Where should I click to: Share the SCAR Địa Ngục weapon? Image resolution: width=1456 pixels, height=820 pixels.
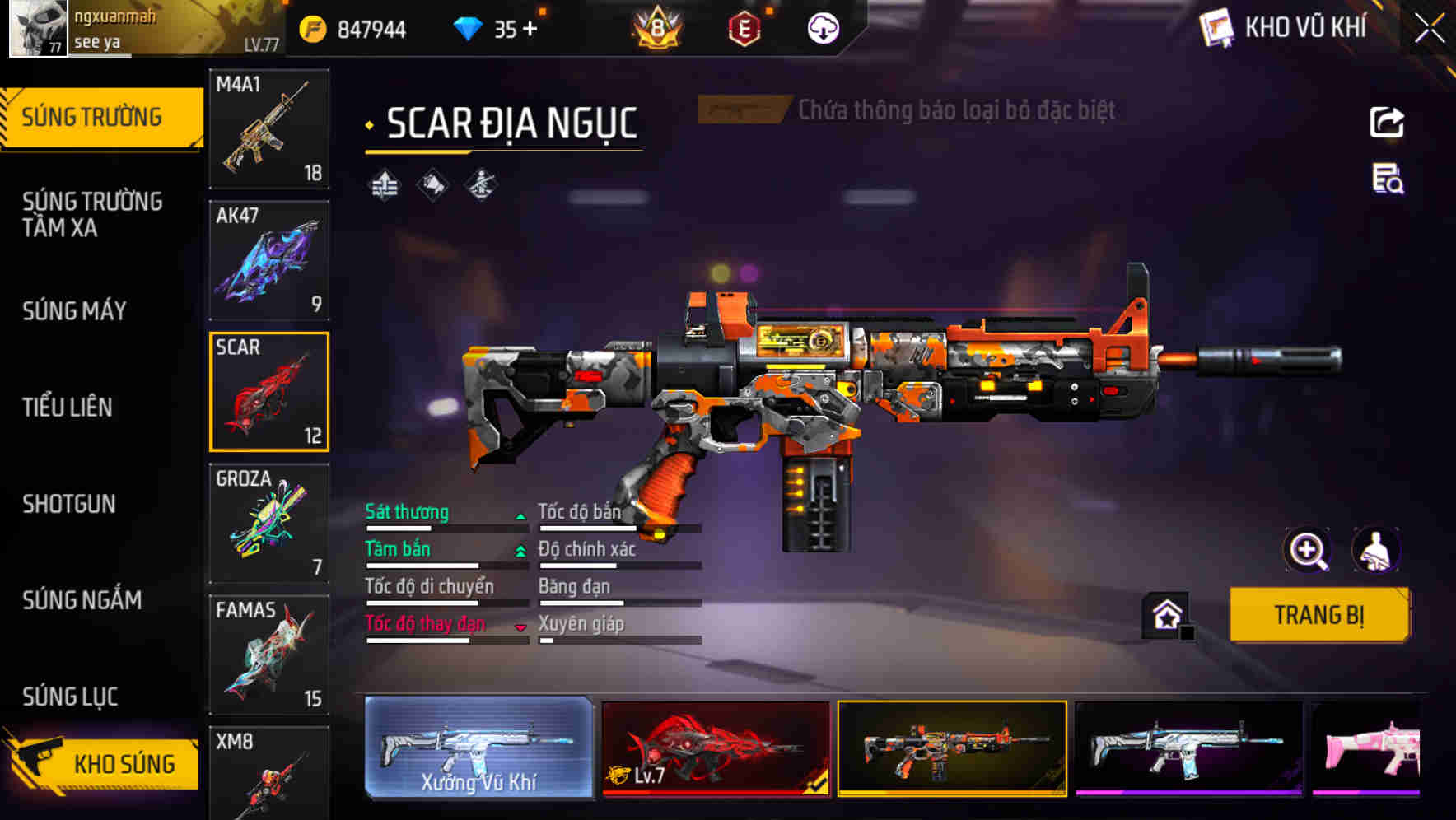[1388, 122]
